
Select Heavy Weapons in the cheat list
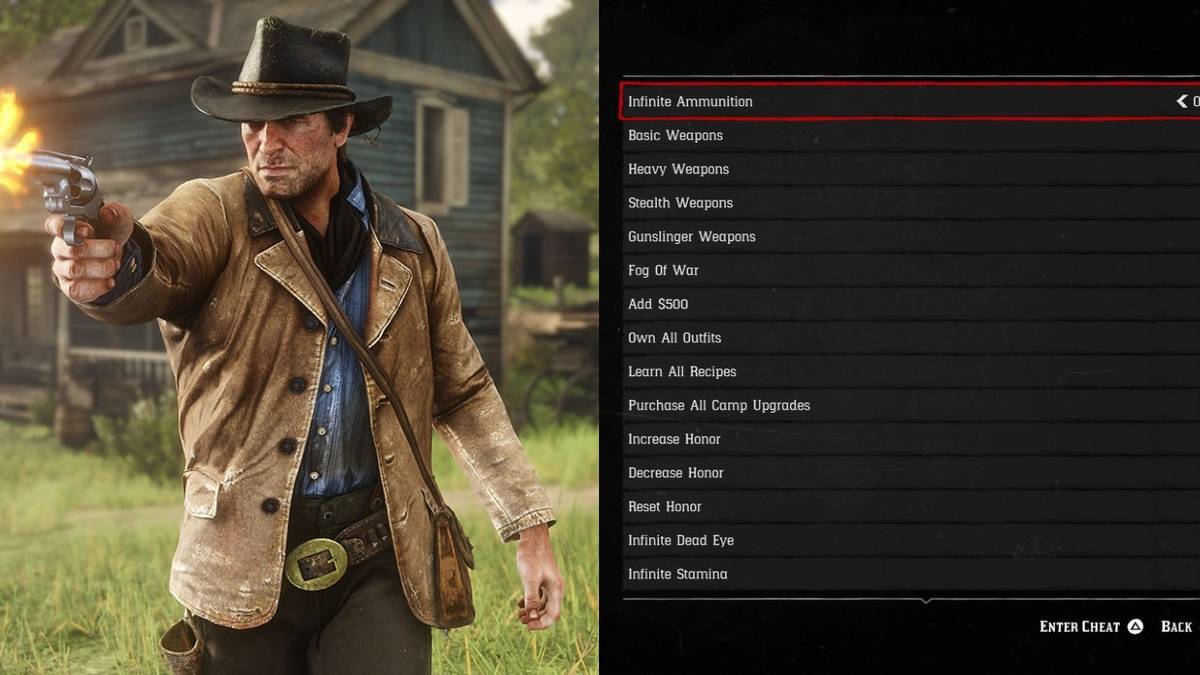coord(678,170)
